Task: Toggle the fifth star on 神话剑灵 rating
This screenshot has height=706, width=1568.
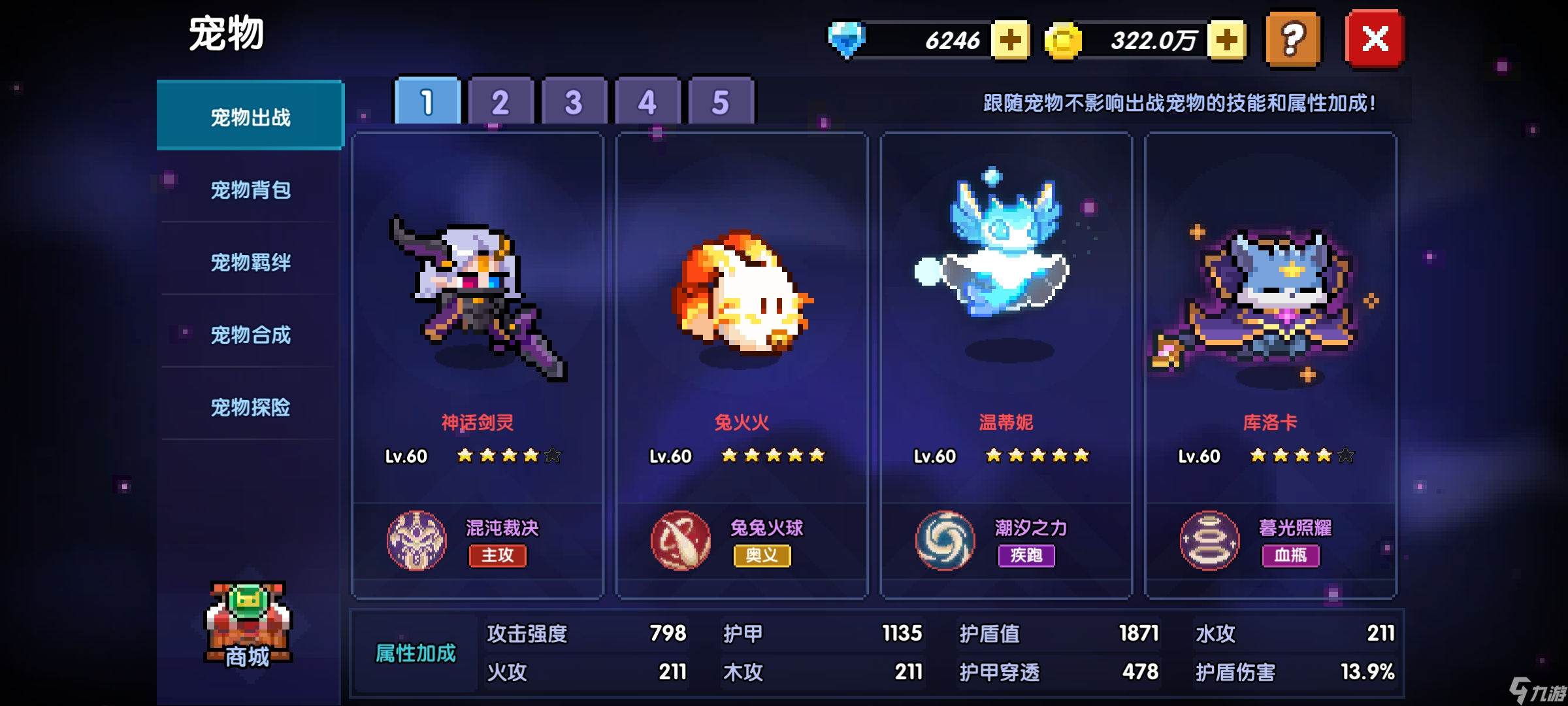Action: pos(552,456)
